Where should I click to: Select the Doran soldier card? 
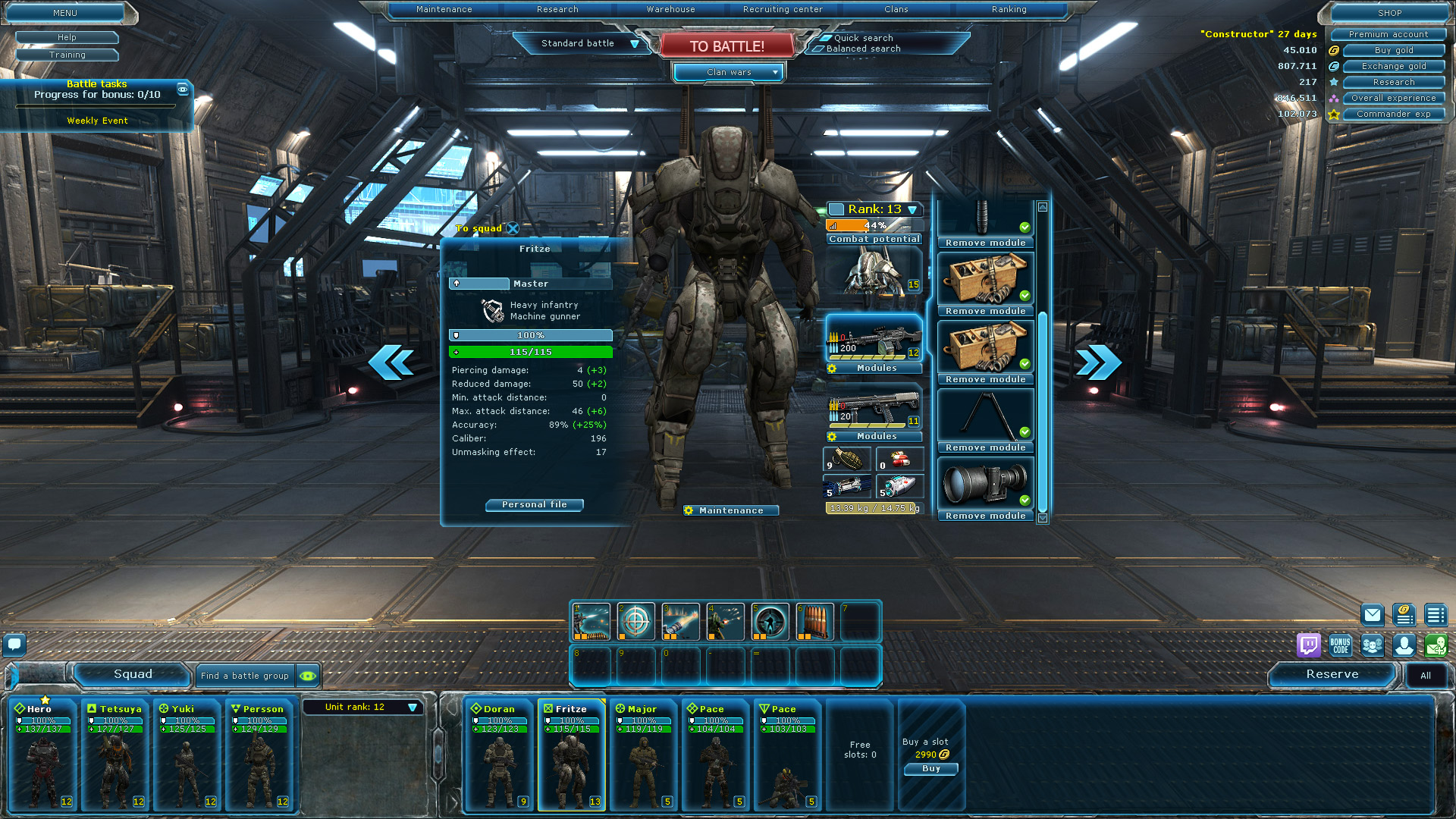click(x=498, y=755)
